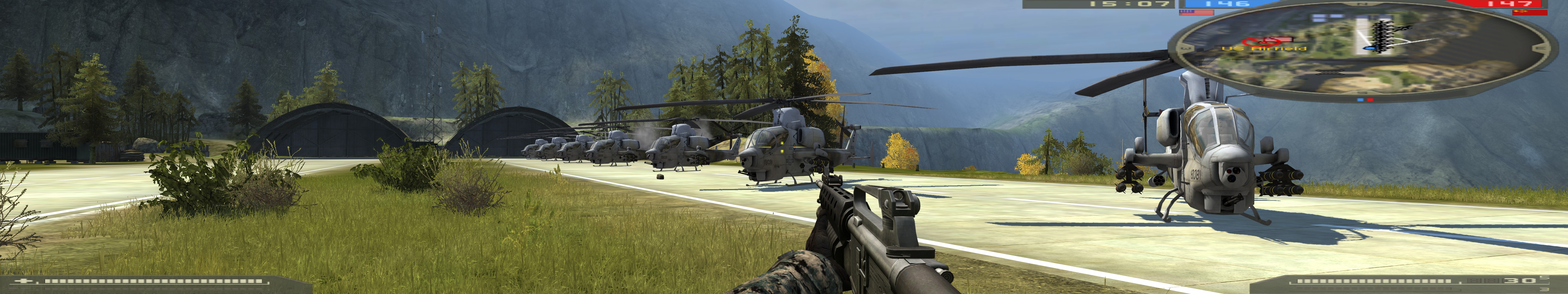Toggle the capture-denied circle on the US Airfield marker
This screenshot has height=294, width=1568.
1261,41
